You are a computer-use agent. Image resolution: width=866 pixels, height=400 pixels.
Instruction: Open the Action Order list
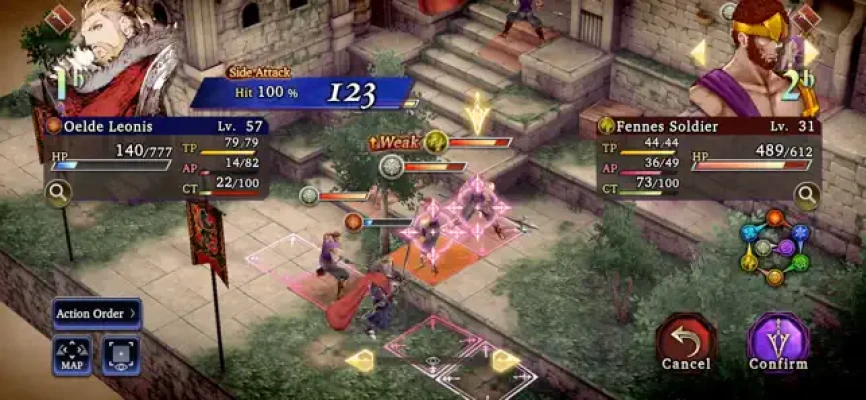[x=97, y=314]
